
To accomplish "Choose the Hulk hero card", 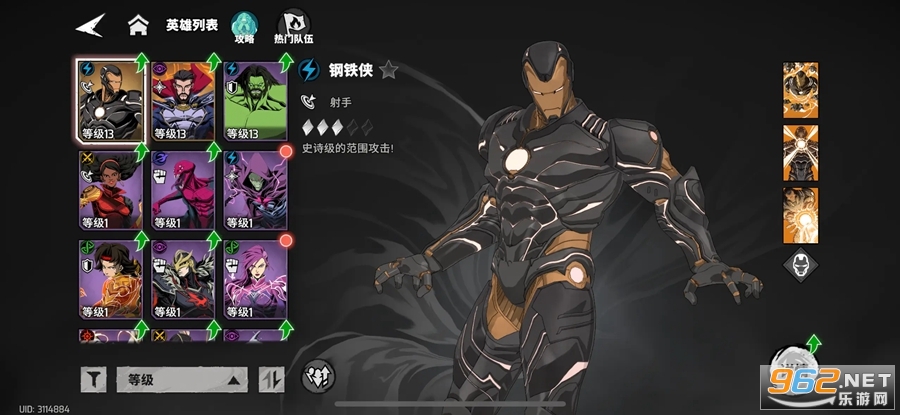I will point(254,99).
